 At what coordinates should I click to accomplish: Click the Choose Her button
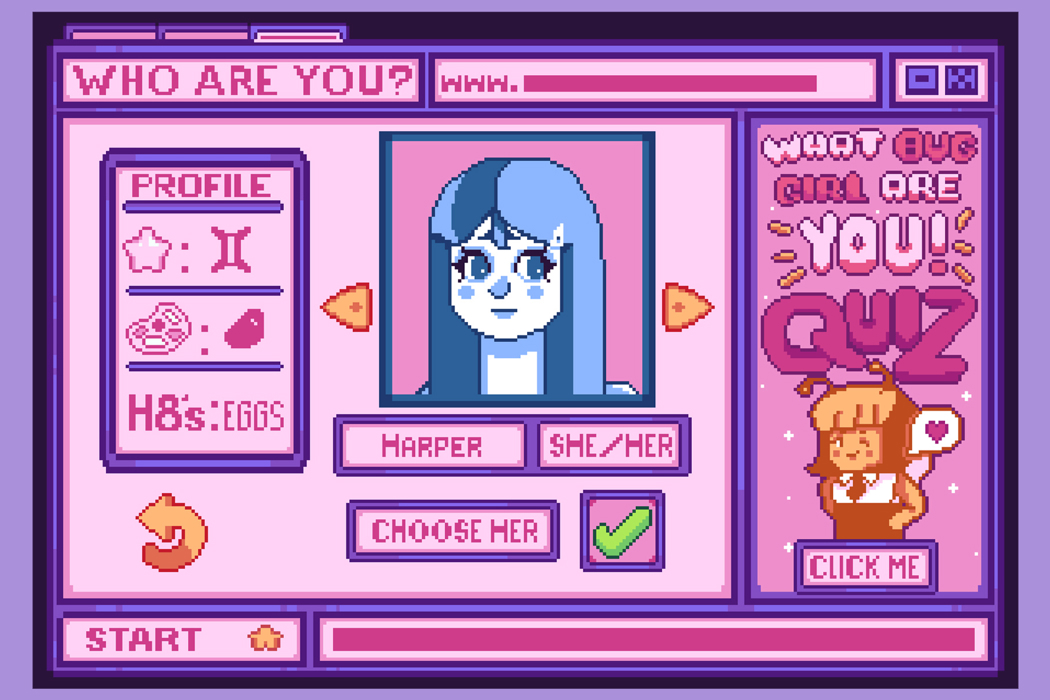(453, 531)
